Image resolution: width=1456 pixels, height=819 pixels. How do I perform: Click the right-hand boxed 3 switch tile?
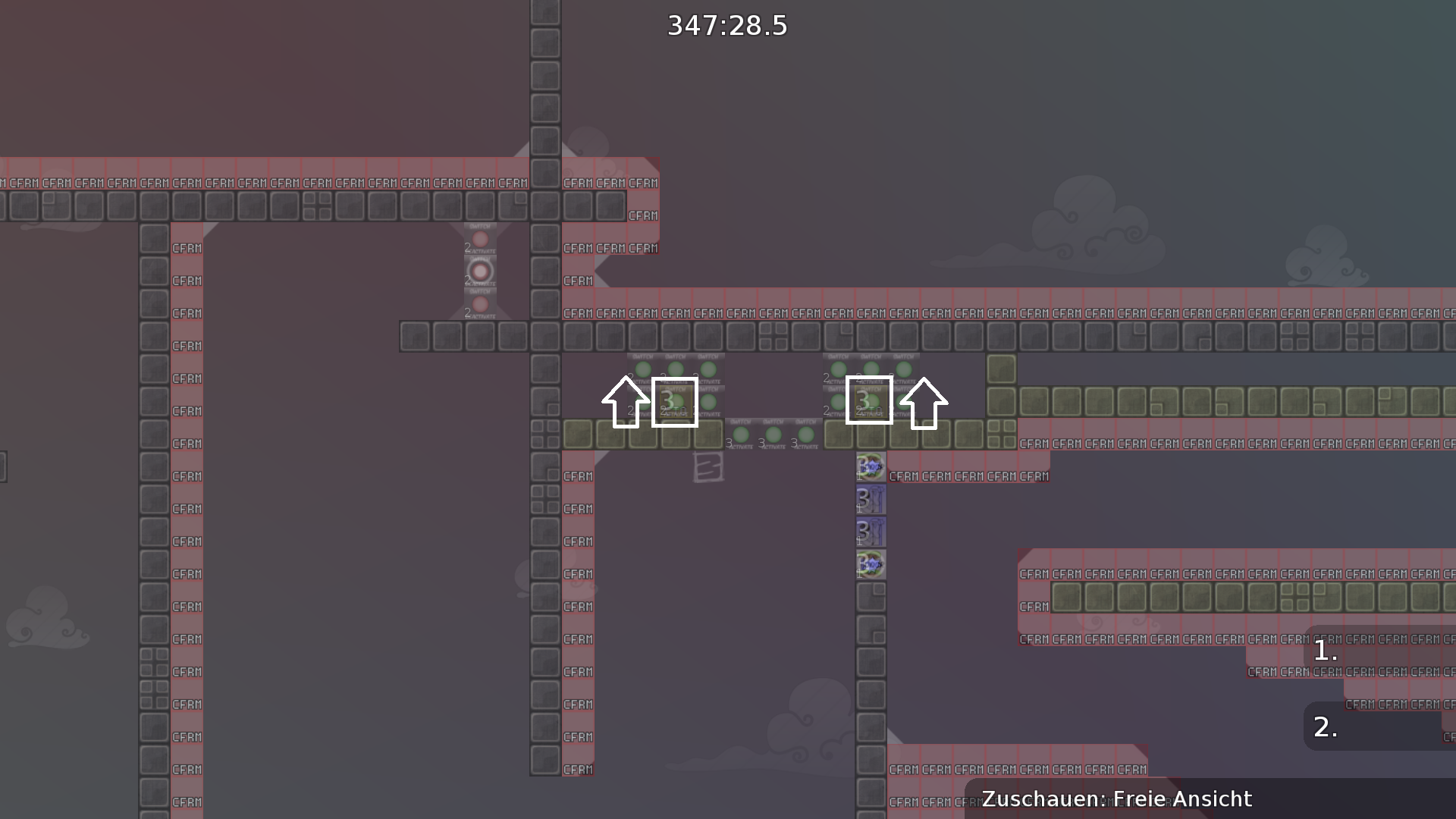tap(868, 402)
